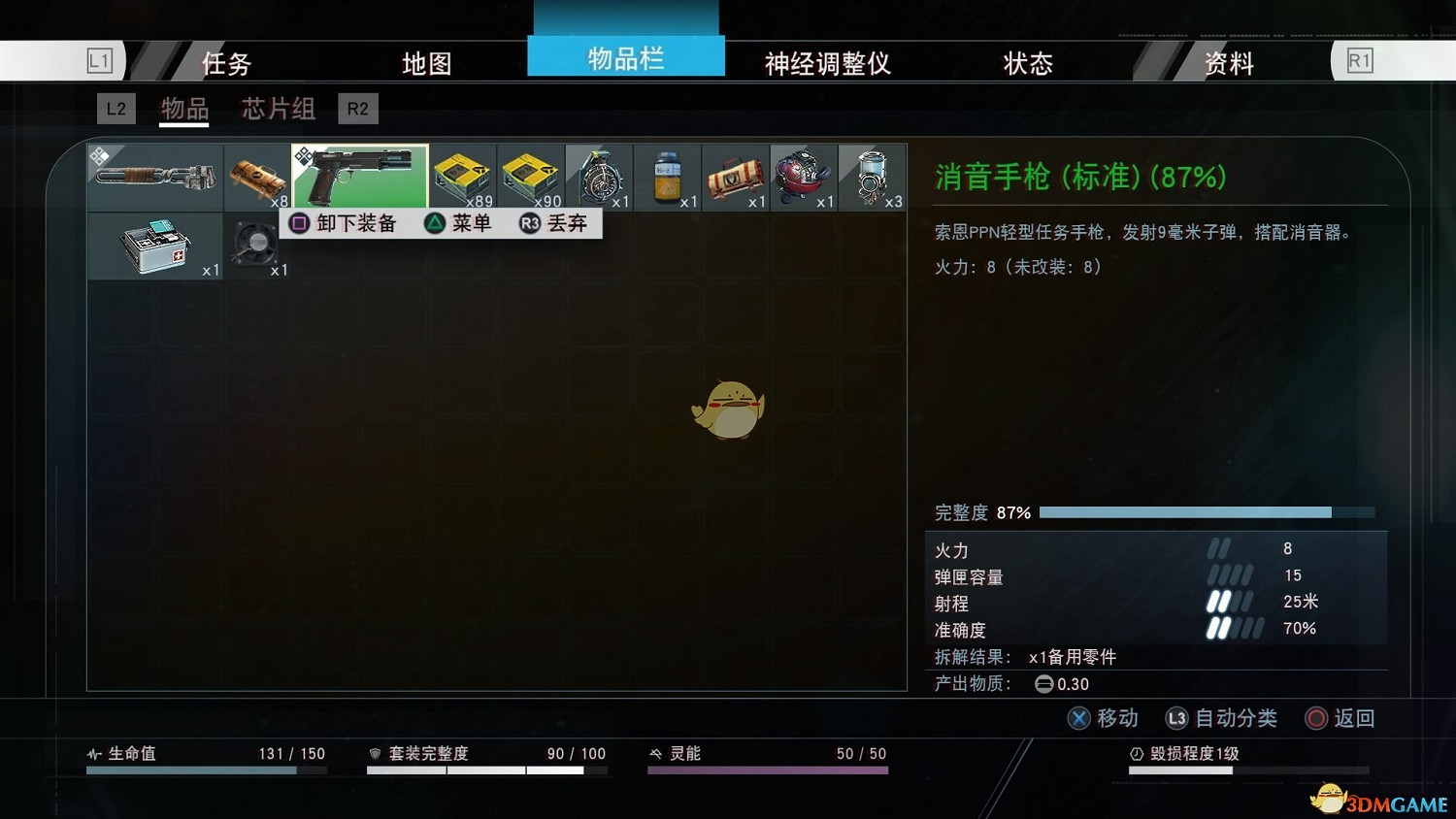
Task: Click the canister item showing x3
Action: (871, 175)
